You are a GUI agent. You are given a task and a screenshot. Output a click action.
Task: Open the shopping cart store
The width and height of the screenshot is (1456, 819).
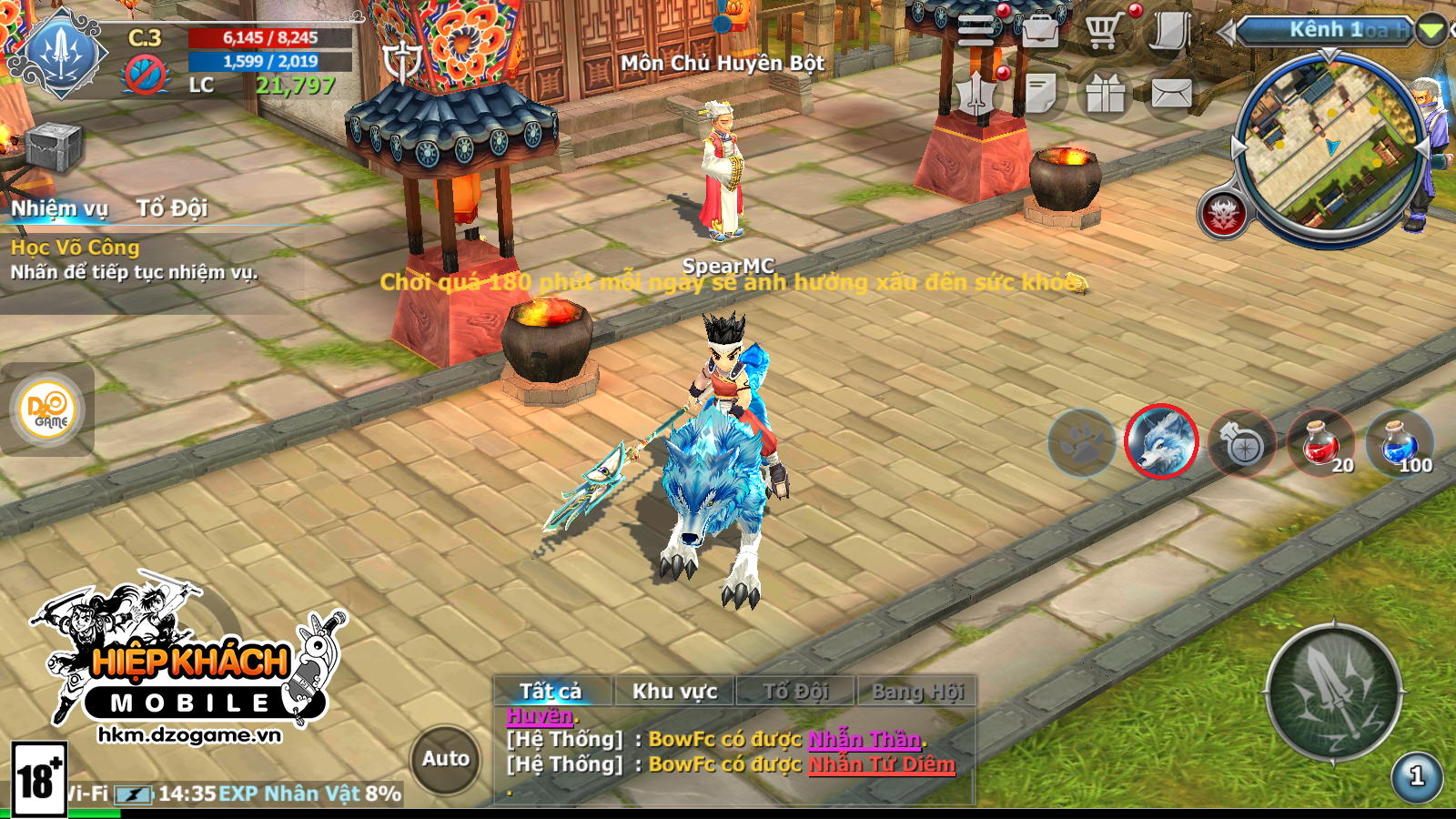[x=1103, y=31]
